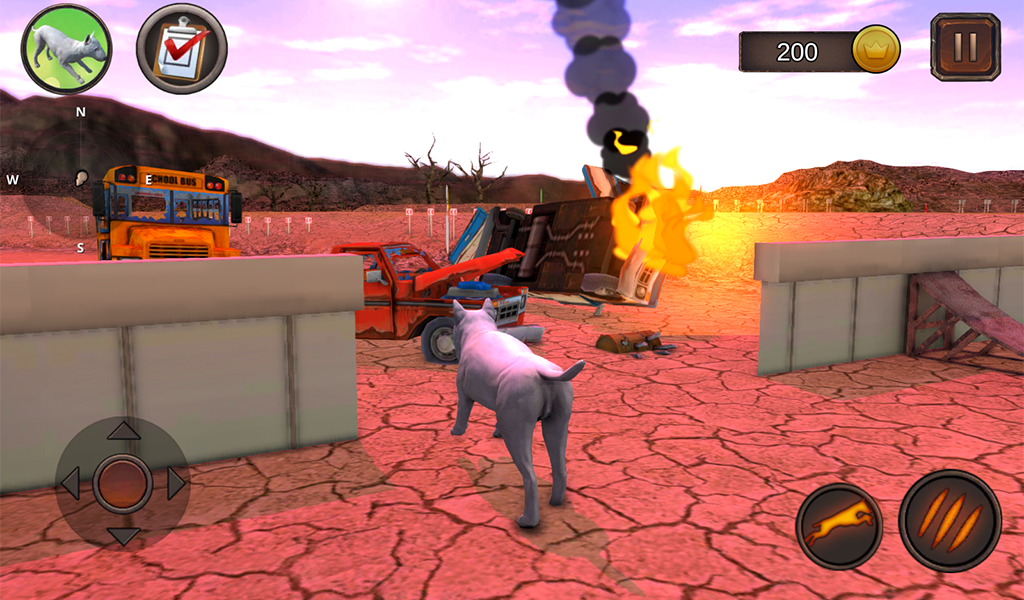Pause the game
The image size is (1024, 600).
(x=964, y=47)
